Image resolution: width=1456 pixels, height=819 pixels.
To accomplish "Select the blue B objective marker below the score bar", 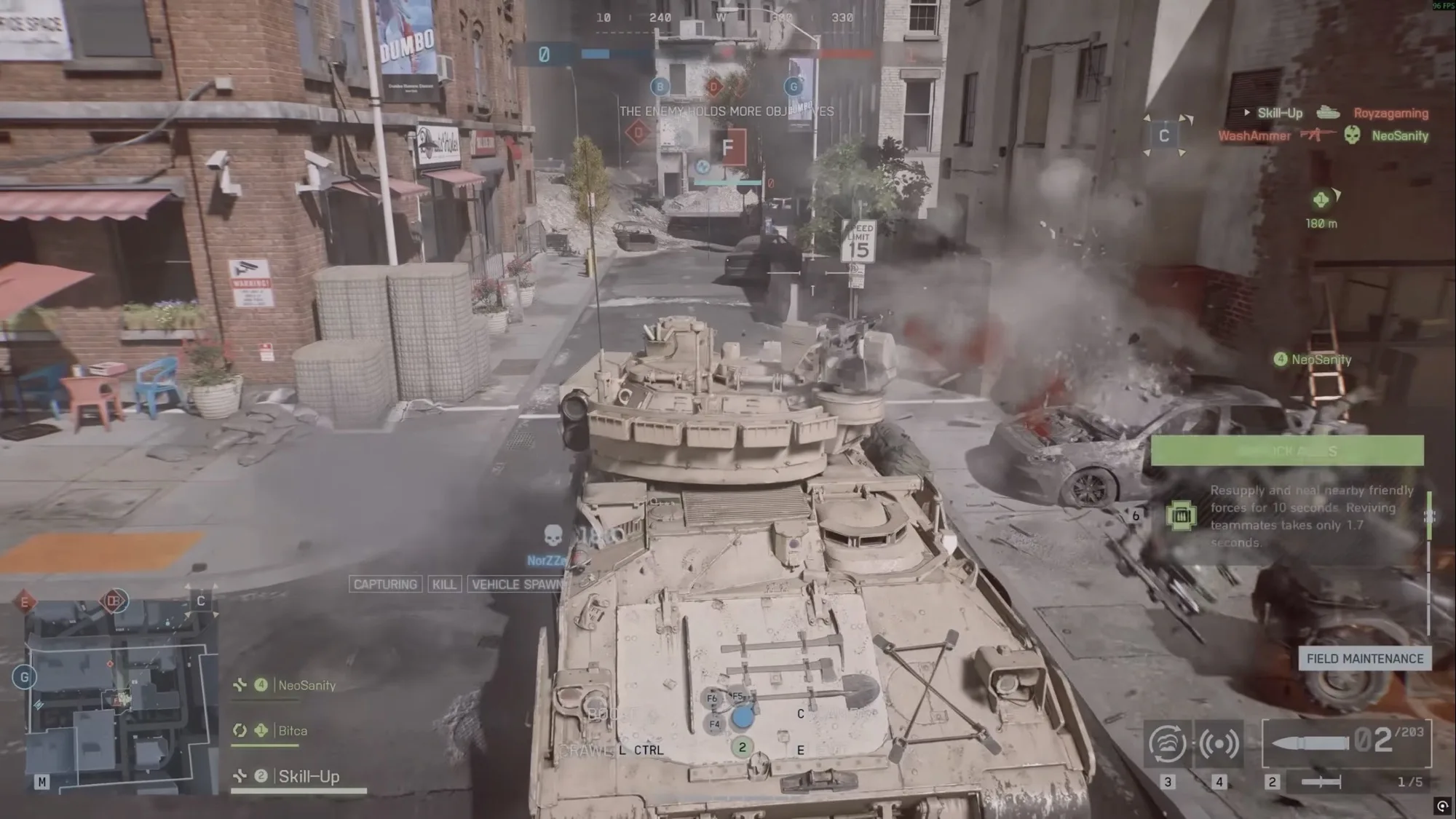I will pos(660,87).
